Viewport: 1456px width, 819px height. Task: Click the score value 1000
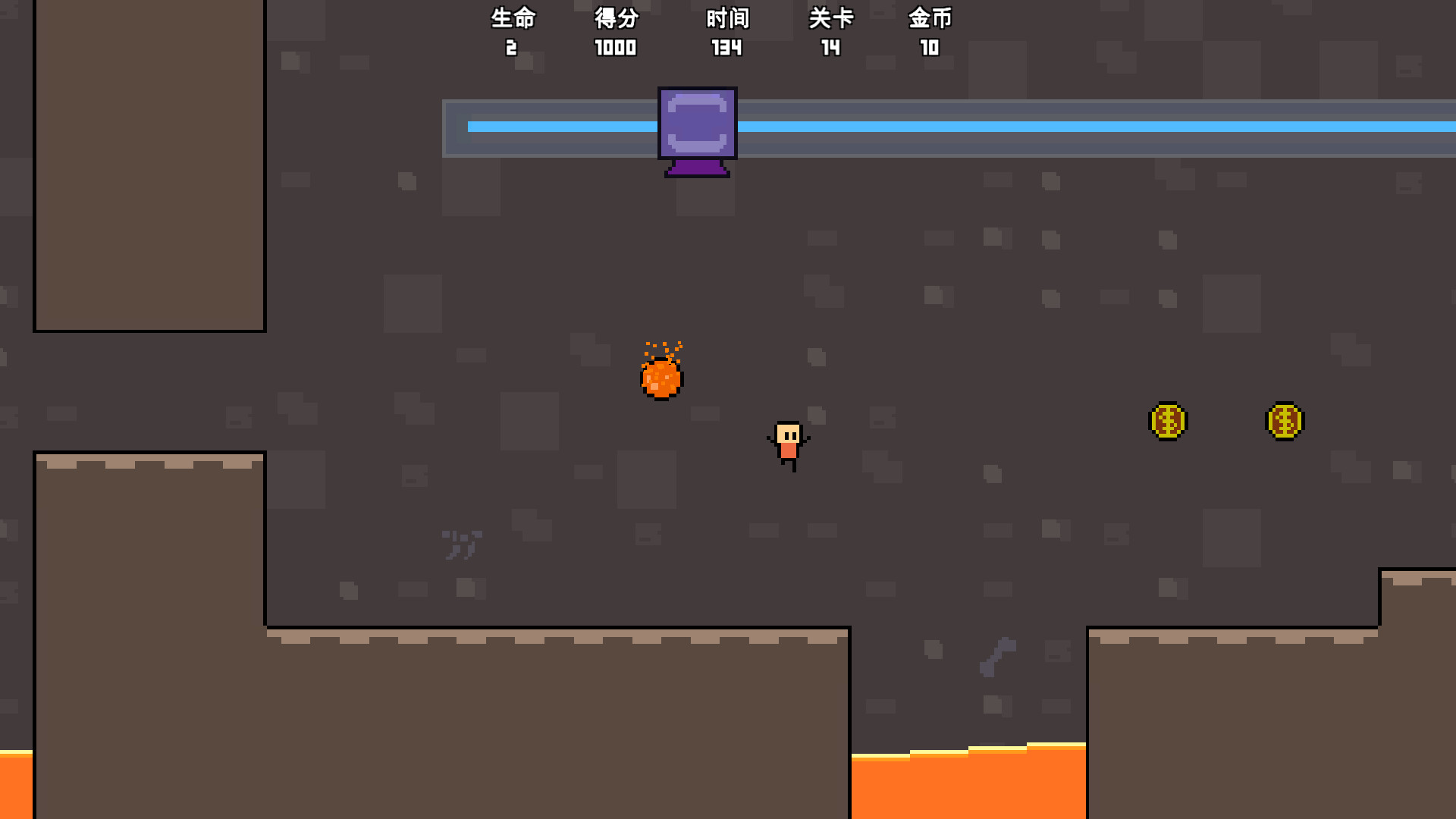click(x=616, y=48)
